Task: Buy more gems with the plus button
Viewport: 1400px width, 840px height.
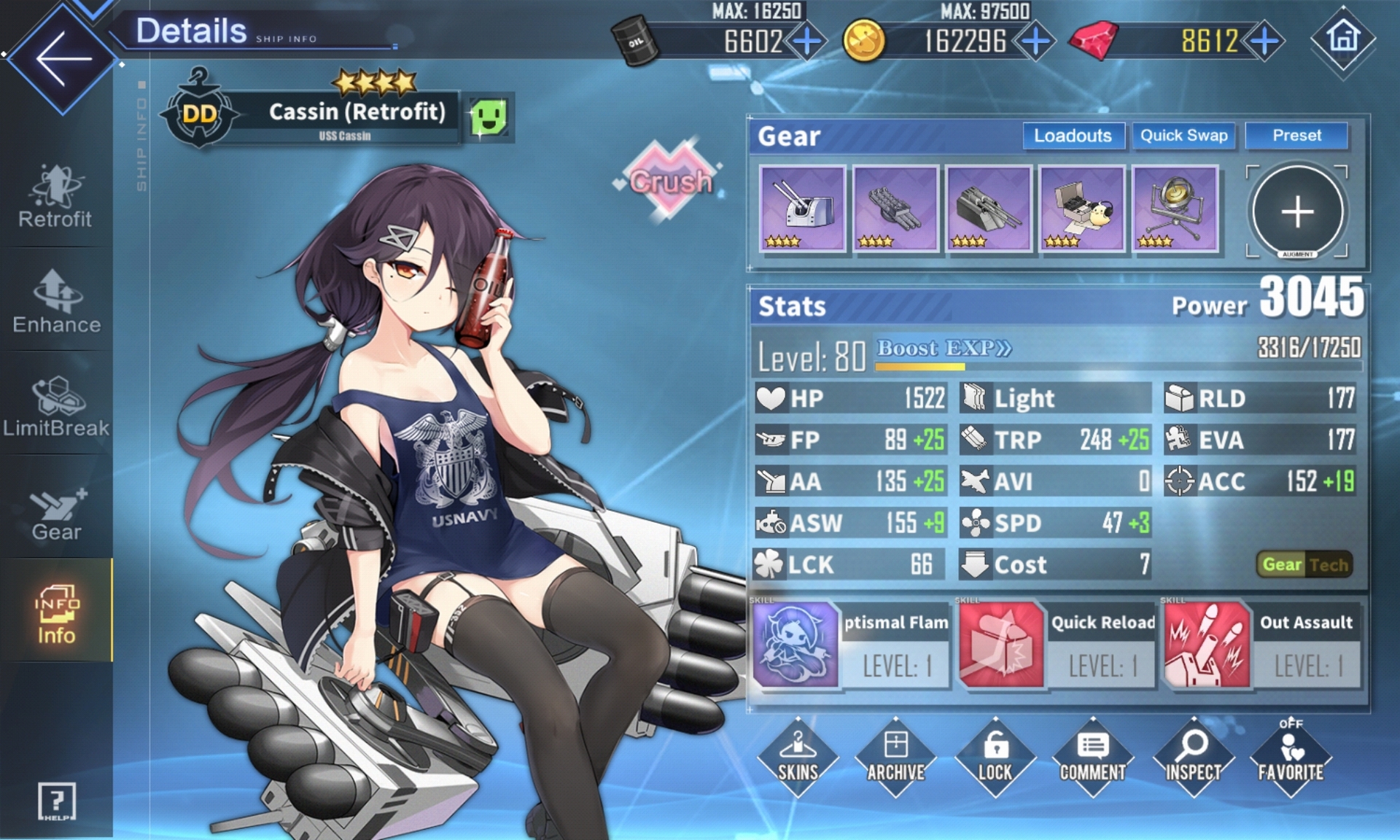Action: (x=1265, y=41)
